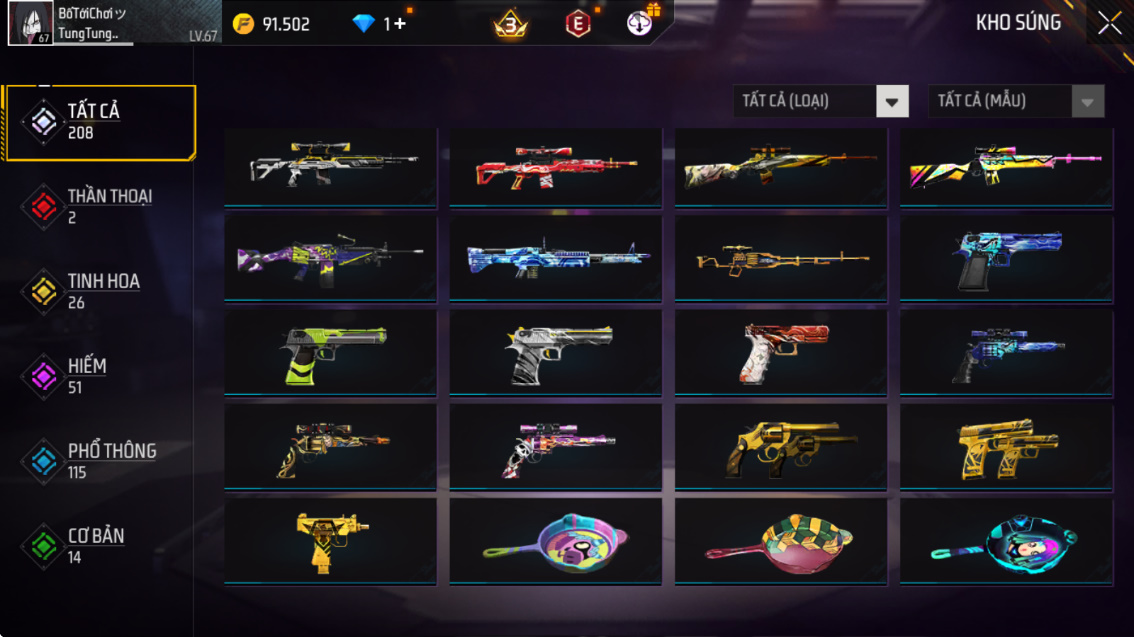
Task: Switch to the Thần Thoại category
Action: (99, 206)
